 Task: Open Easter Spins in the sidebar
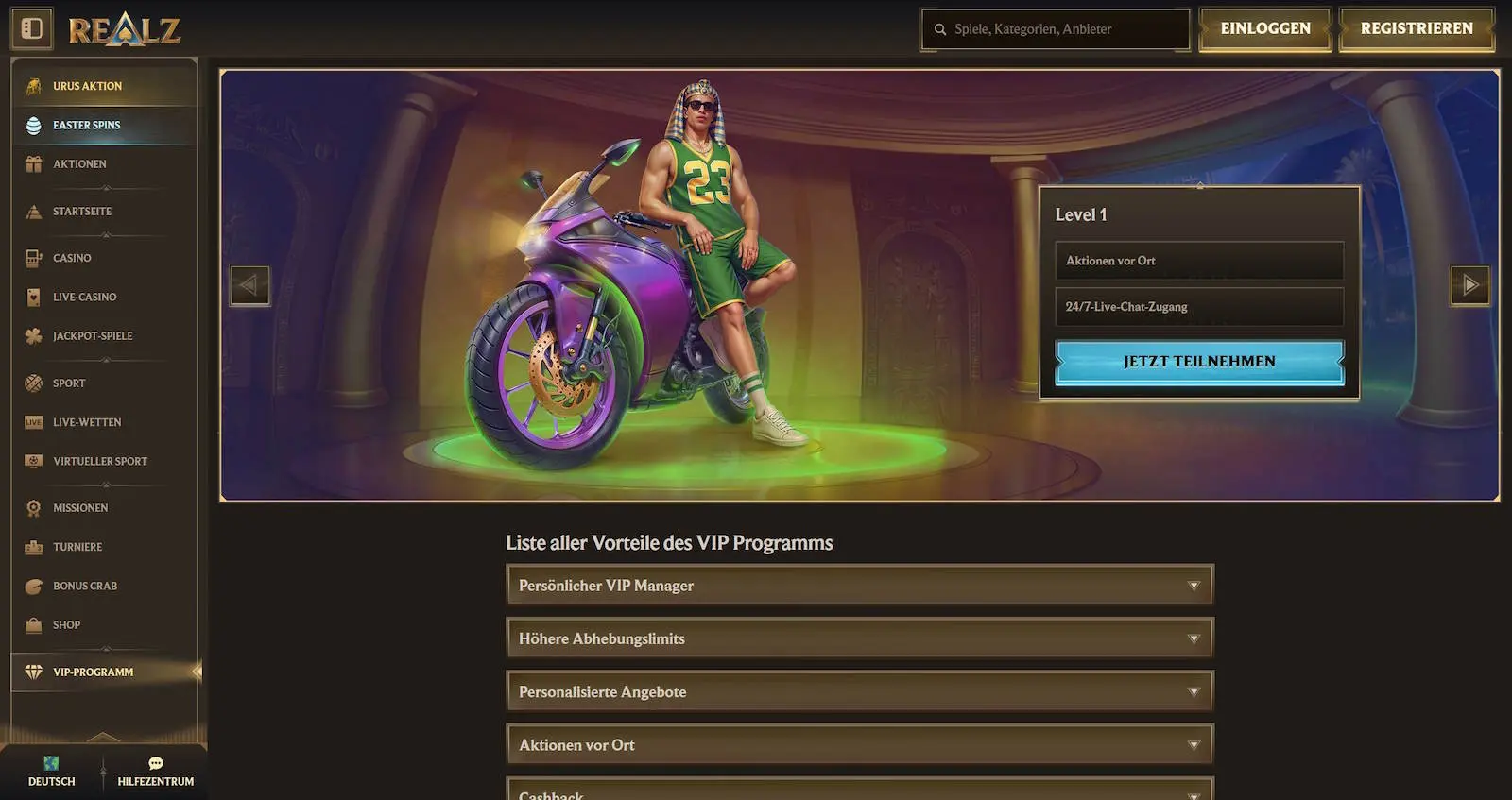[x=86, y=125]
